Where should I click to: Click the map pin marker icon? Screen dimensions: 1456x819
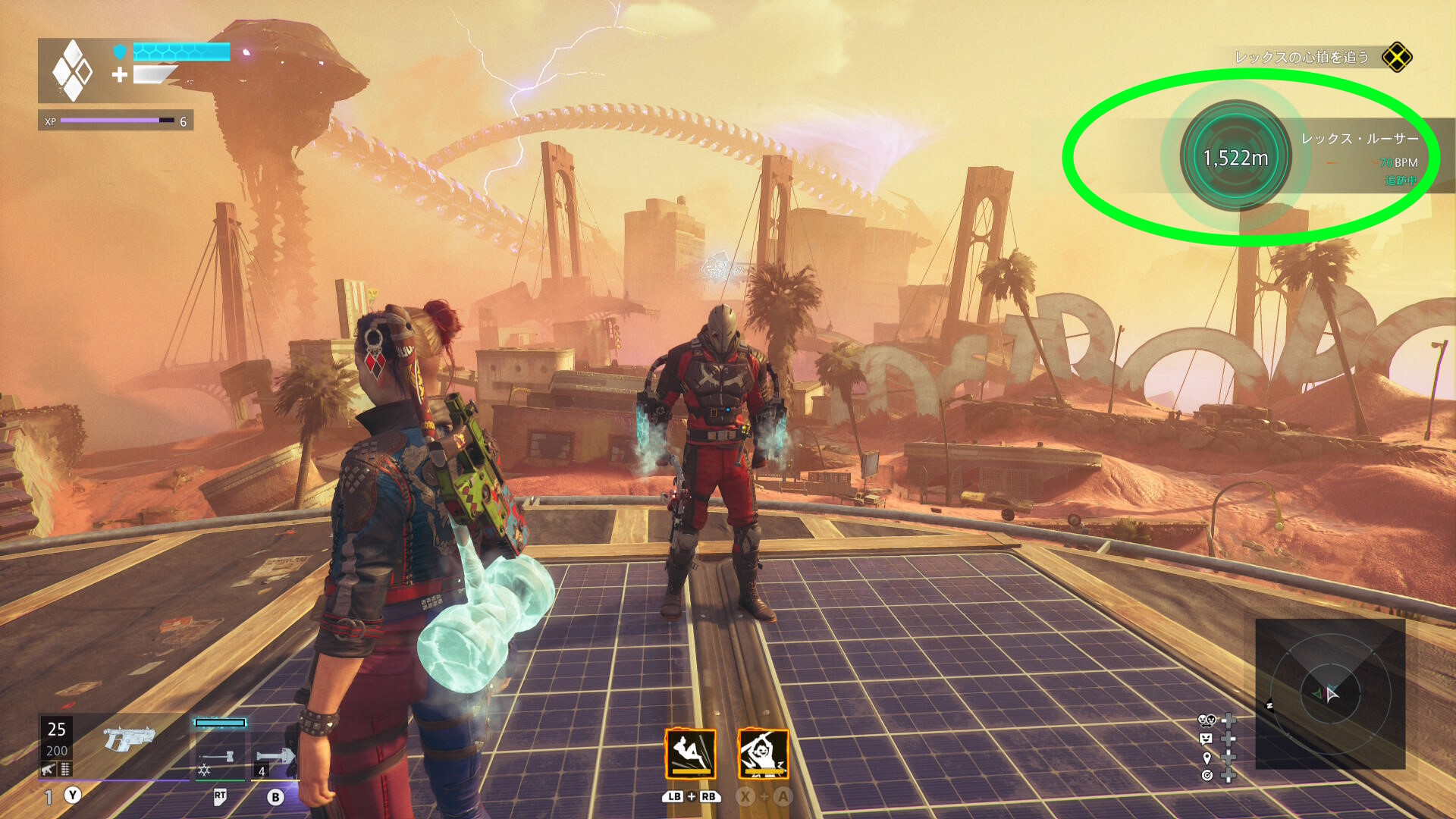[x=1207, y=758]
